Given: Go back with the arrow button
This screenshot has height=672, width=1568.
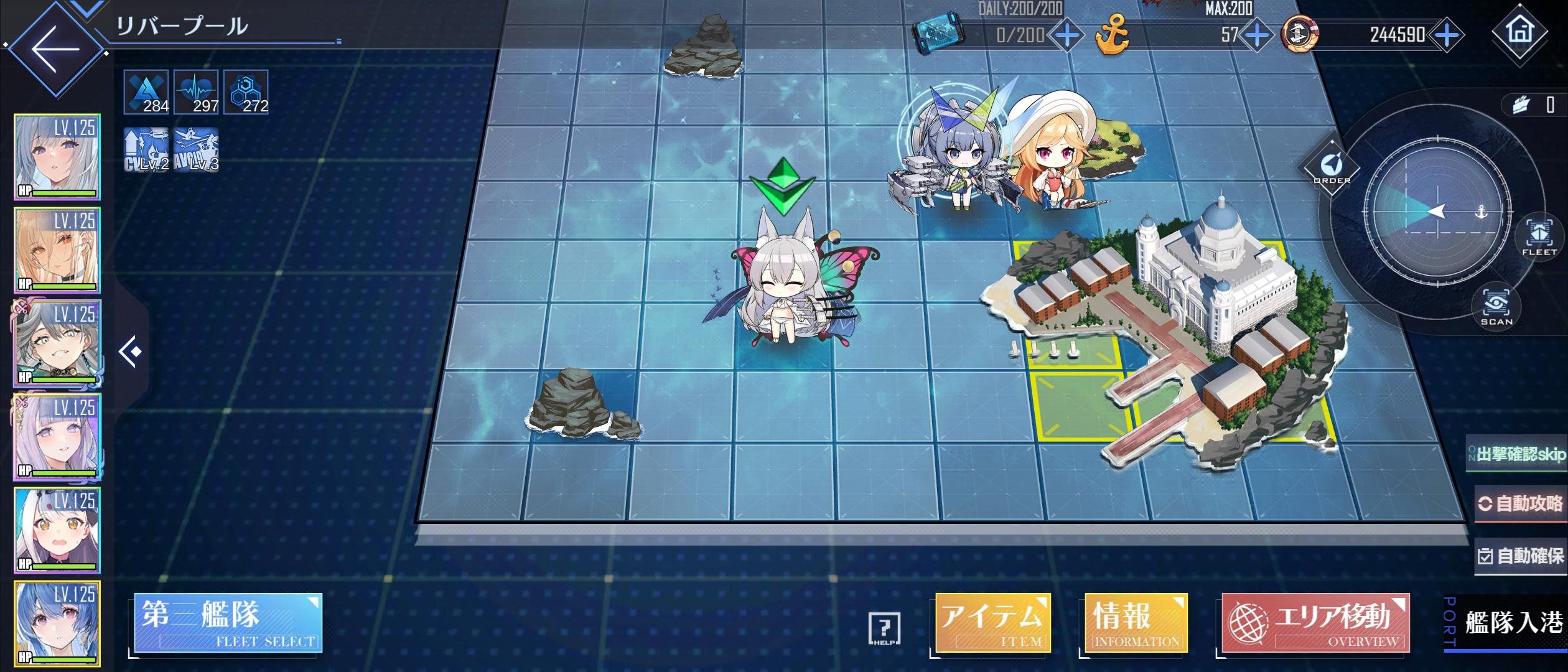Looking at the screenshot, I should click(56, 49).
